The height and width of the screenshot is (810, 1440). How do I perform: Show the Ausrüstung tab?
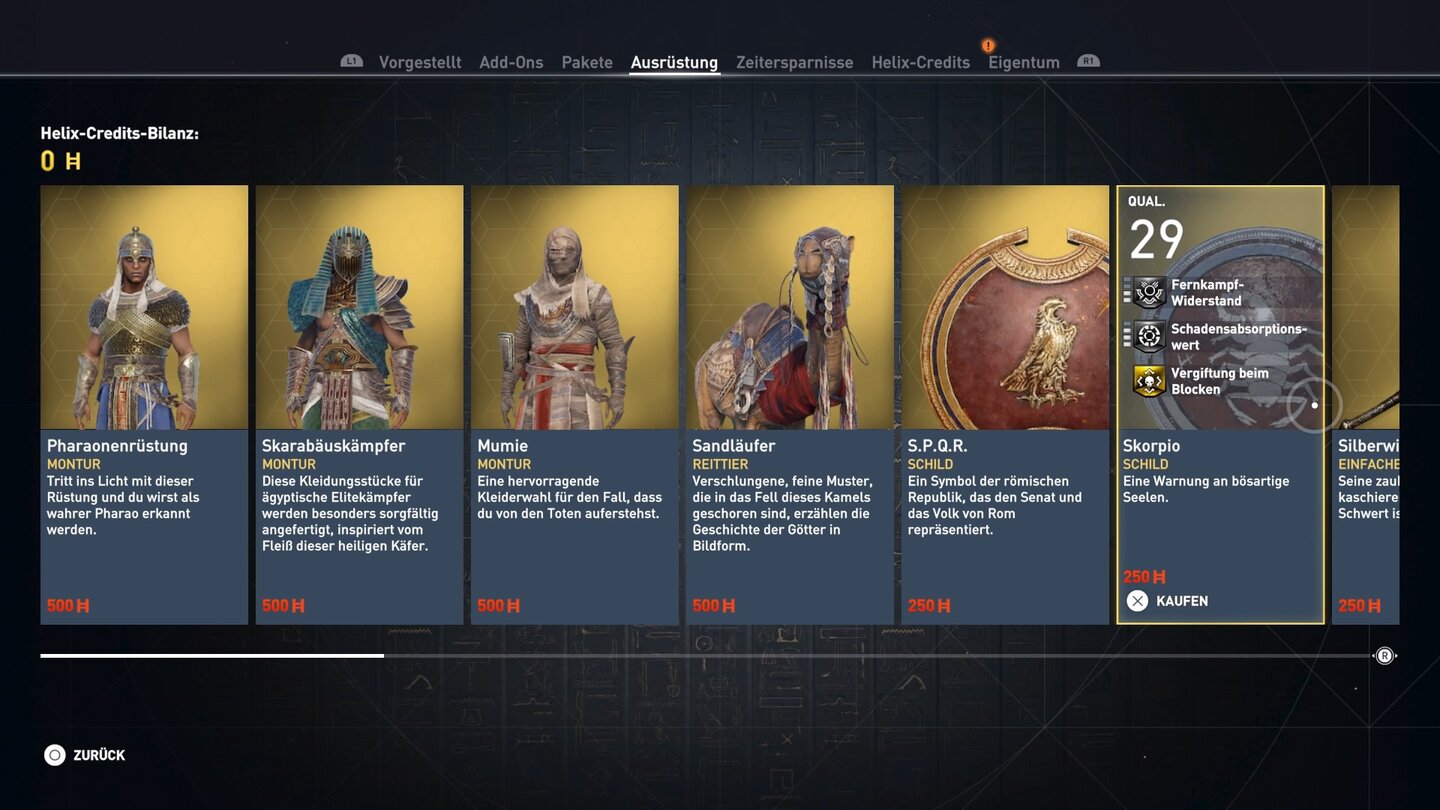[x=674, y=62]
